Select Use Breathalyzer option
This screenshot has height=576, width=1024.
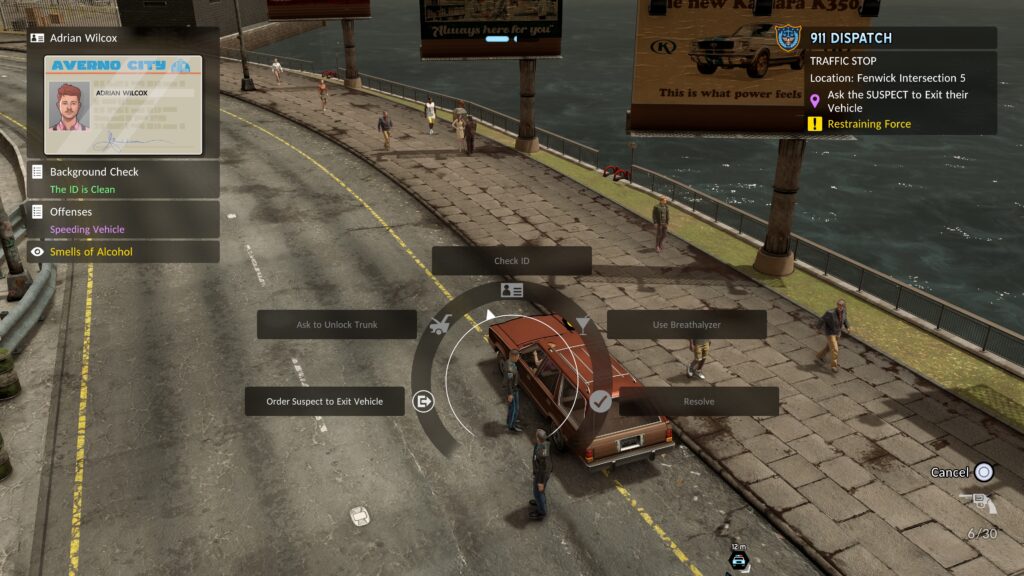[686, 324]
